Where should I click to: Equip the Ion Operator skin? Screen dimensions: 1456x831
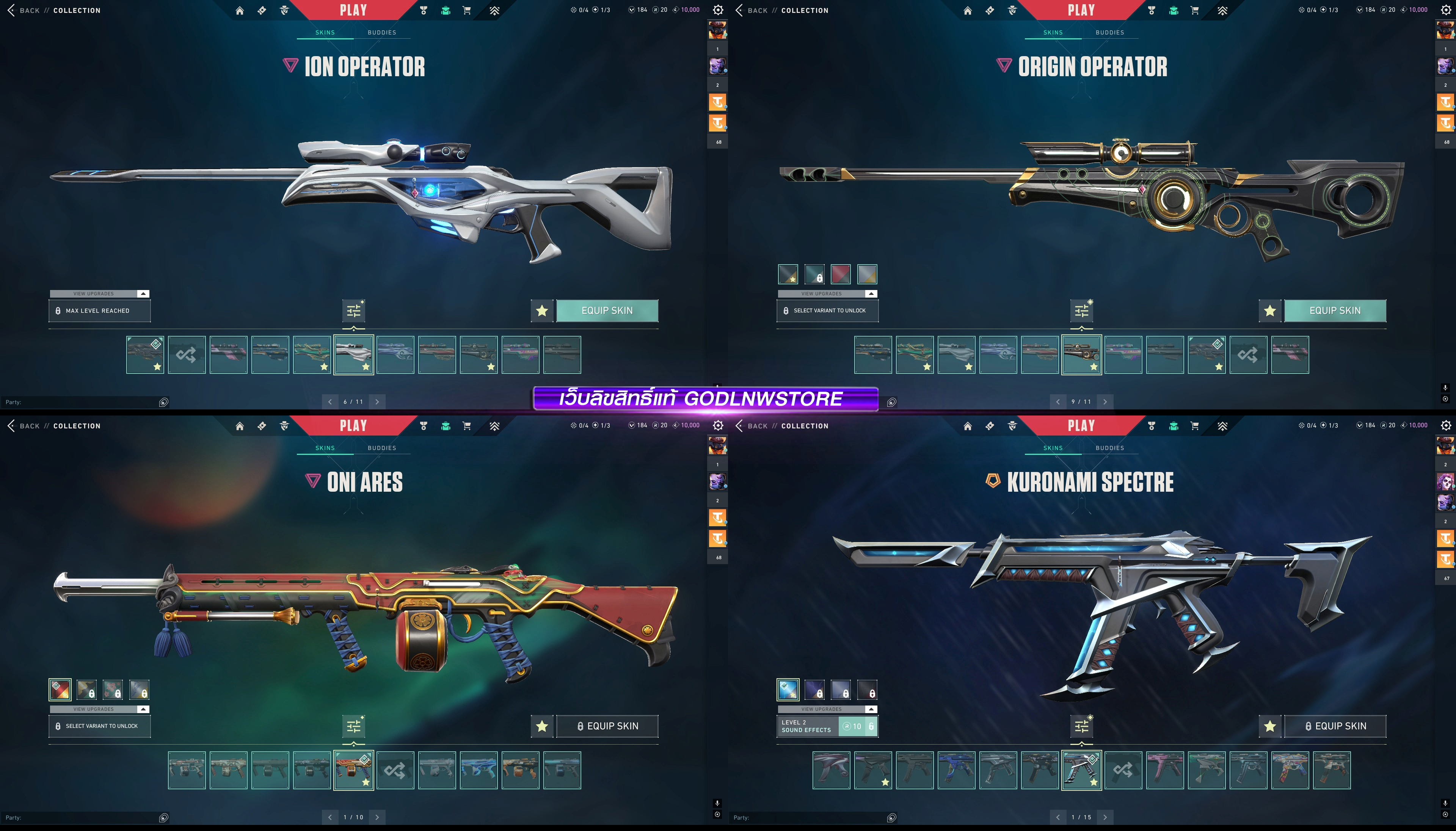607,310
